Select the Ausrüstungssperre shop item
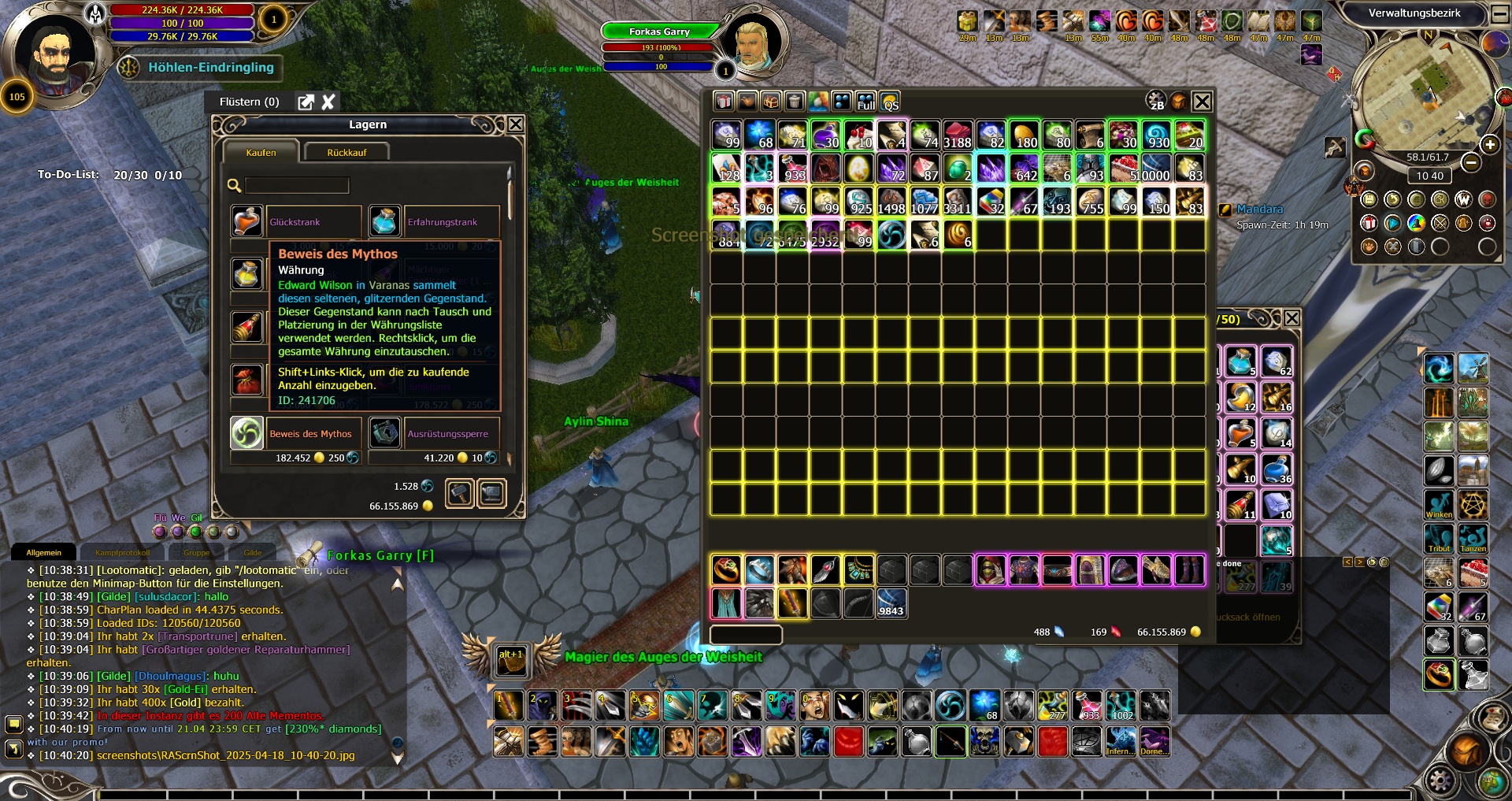The height and width of the screenshot is (801, 1512). point(384,433)
